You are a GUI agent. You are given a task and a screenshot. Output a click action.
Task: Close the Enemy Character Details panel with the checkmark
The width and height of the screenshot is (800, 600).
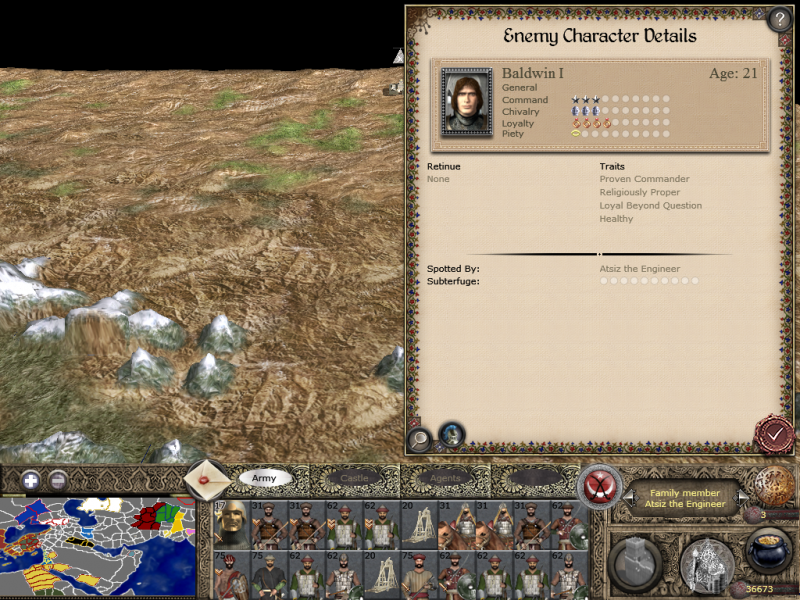coord(773,435)
